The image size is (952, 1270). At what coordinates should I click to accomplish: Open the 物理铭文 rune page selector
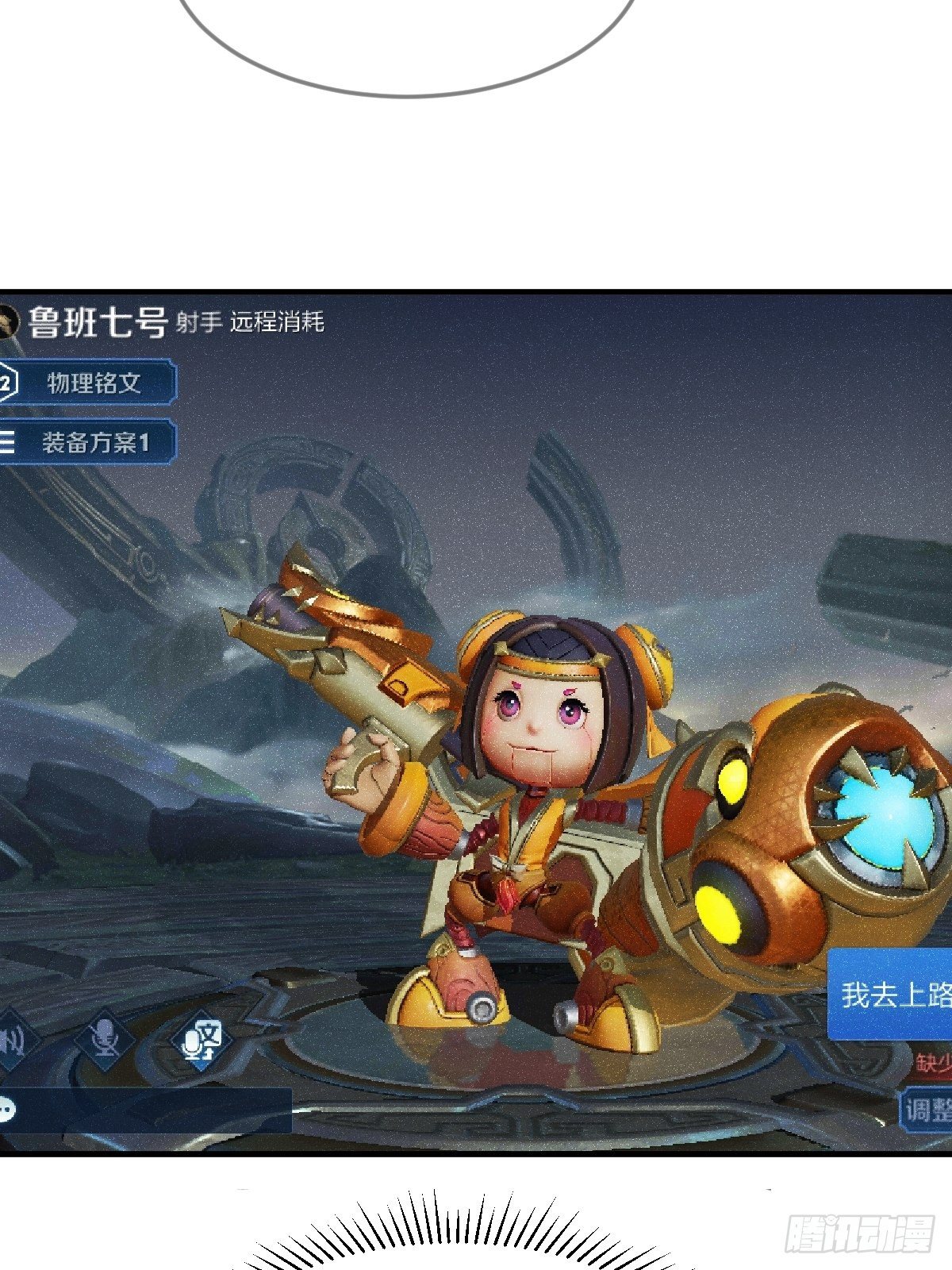coord(89,383)
